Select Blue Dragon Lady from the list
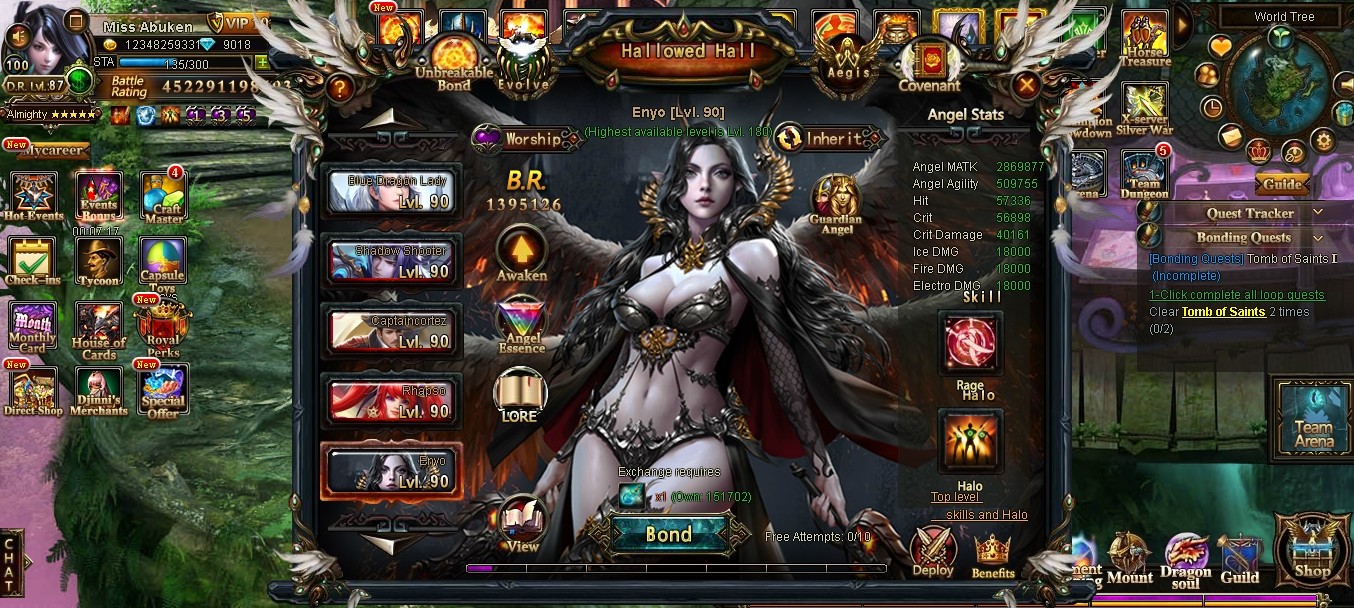 pos(391,191)
